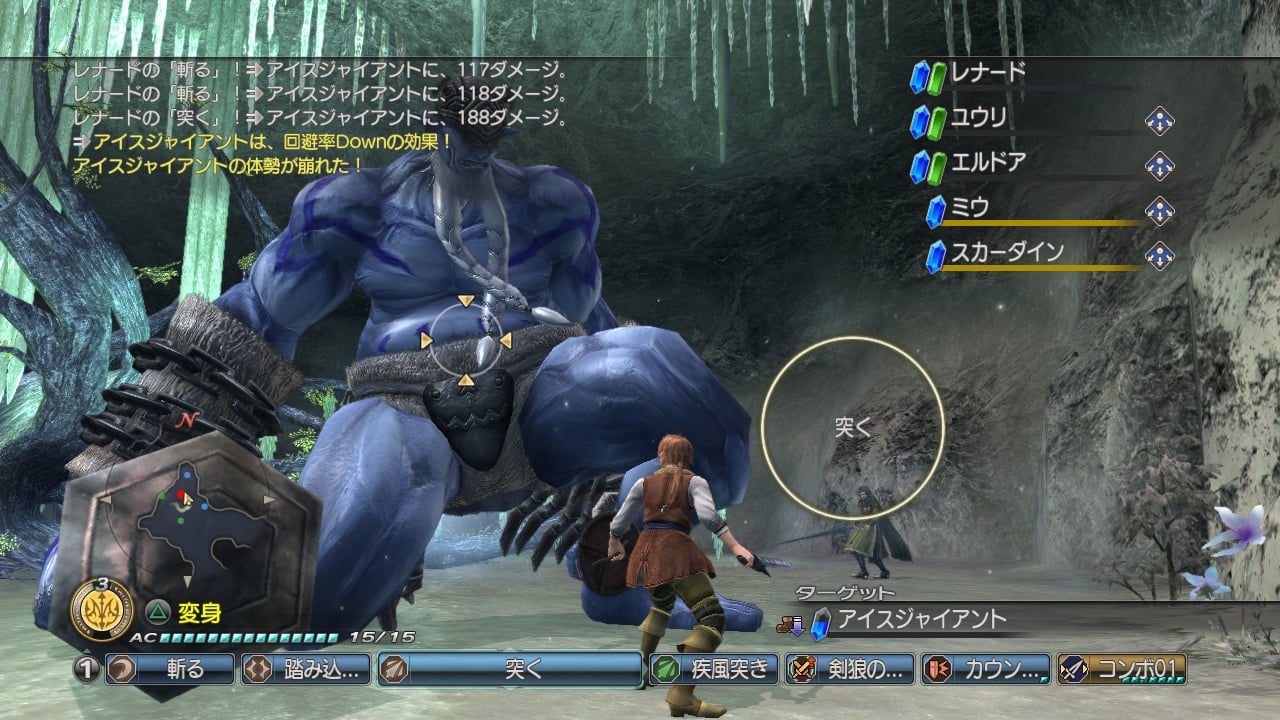Trigger the コンボ01 combo slot
The width and height of the screenshot is (1280, 720).
[x=1122, y=669]
